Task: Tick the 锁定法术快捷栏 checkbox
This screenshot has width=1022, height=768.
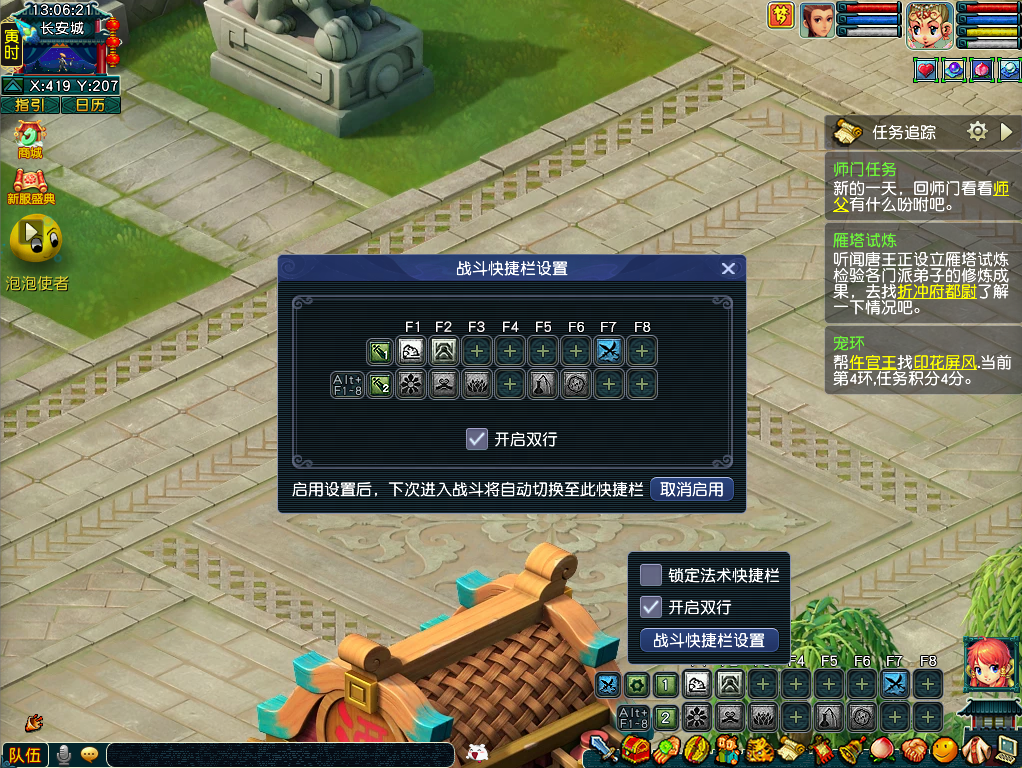Action: (651, 575)
